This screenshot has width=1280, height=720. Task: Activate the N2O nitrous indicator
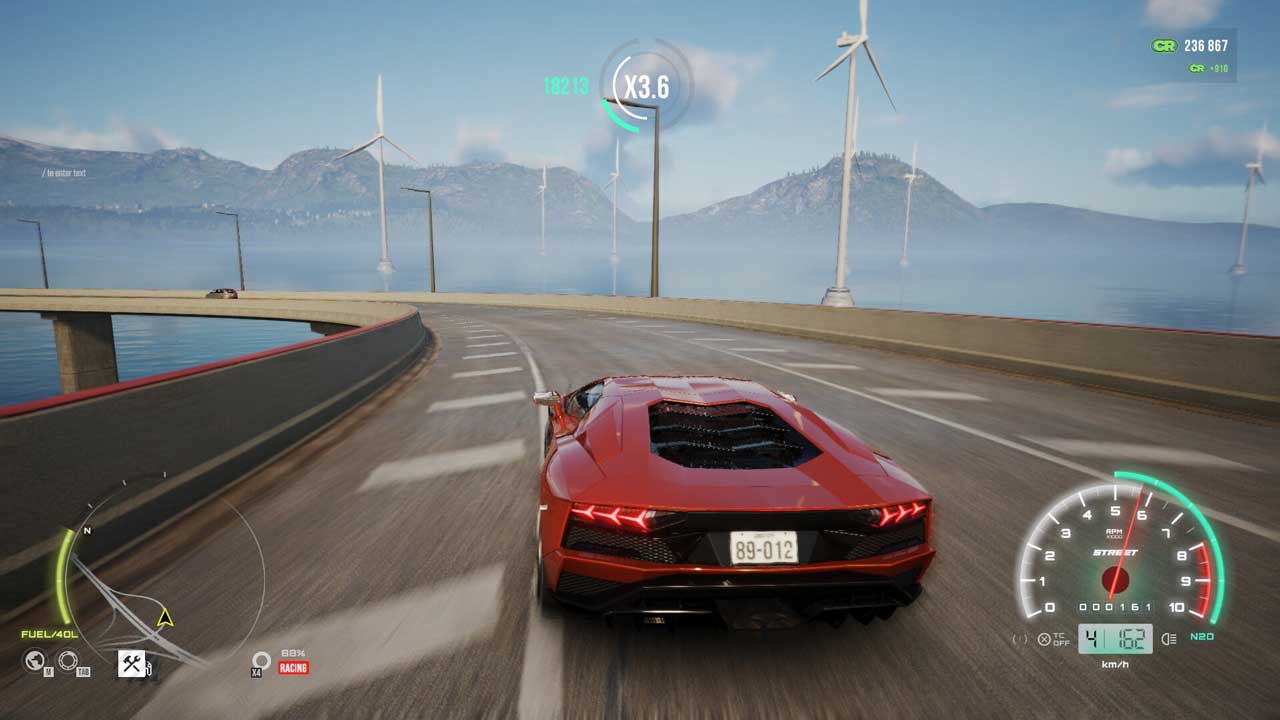(x=1202, y=638)
